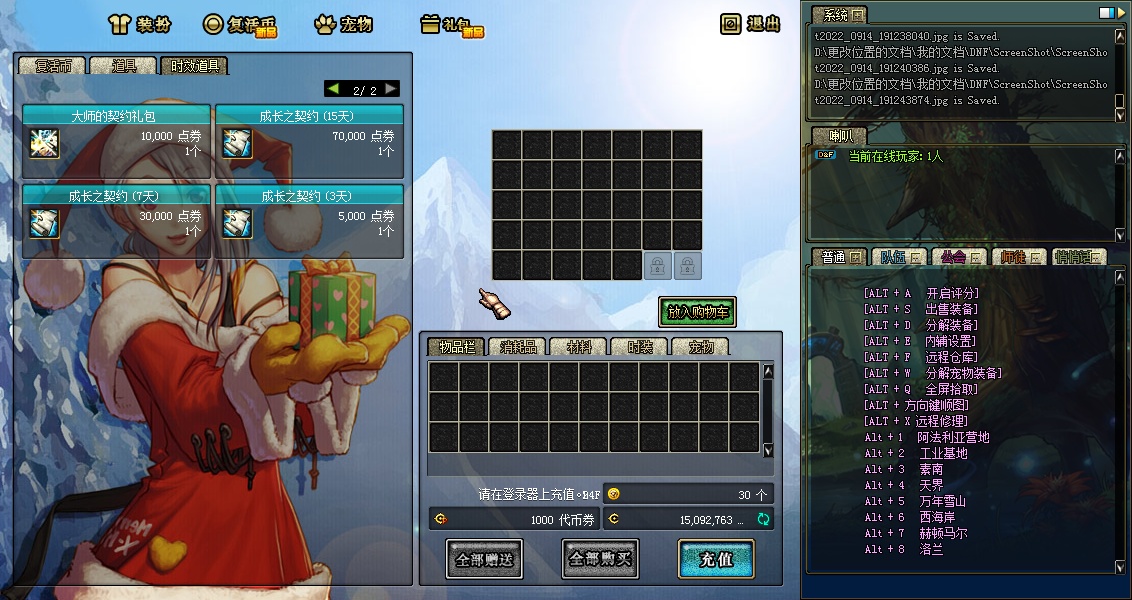
Task: Open the 充值 recharge button
Action: click(715, 559)
